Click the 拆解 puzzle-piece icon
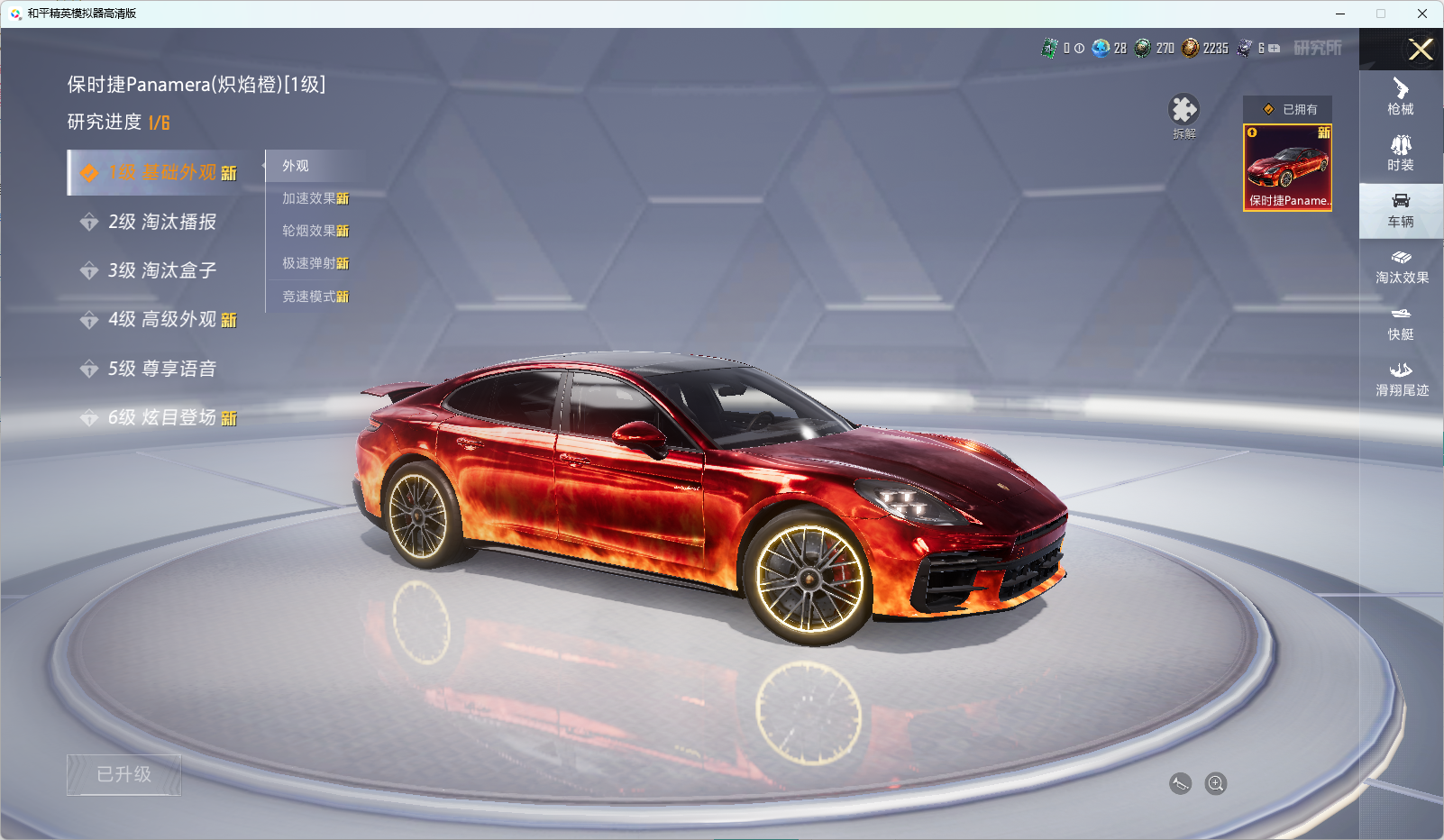Screen dimensions: 1444x840 pyautogui.click(x=1184, y=111)
